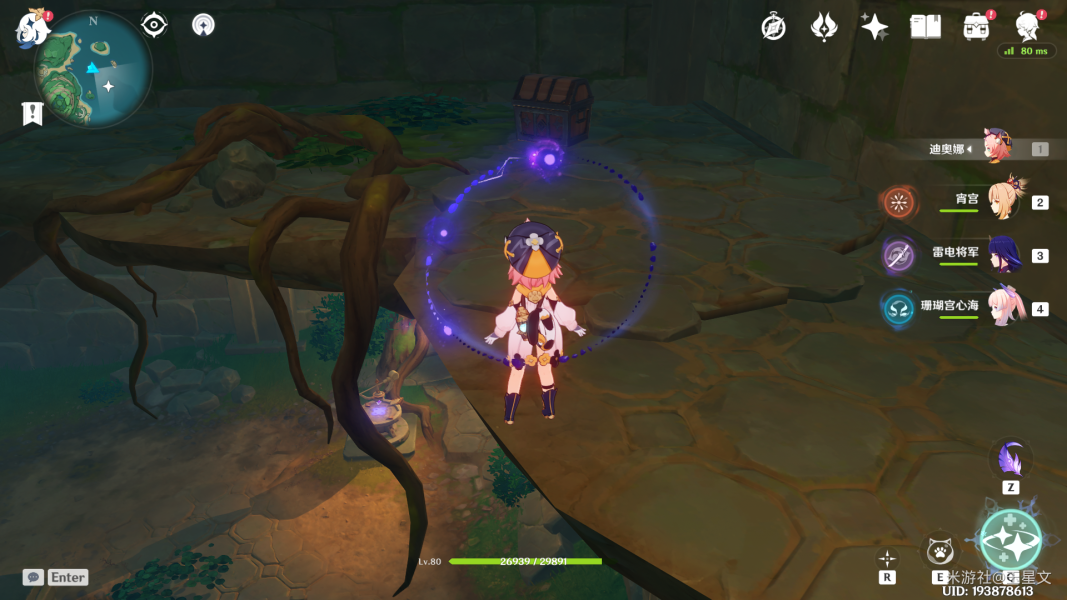Image resolution: width=1067 pixels, height=600 pixels.
Task: Open the compass icon in the top bar
Action: click(773, 27)
